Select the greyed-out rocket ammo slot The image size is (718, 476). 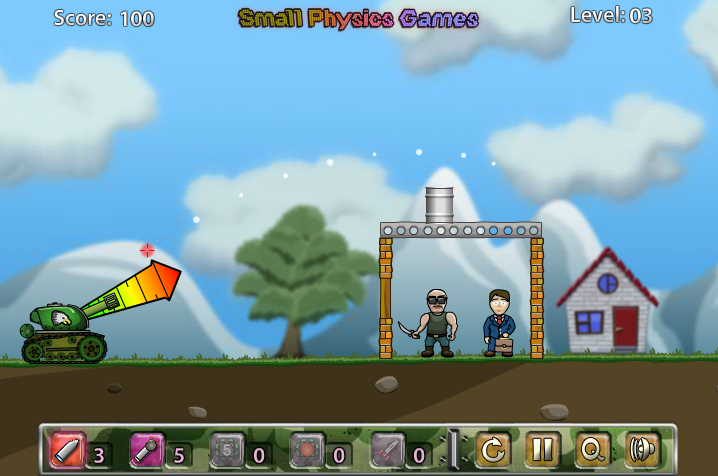coord(387,449)
